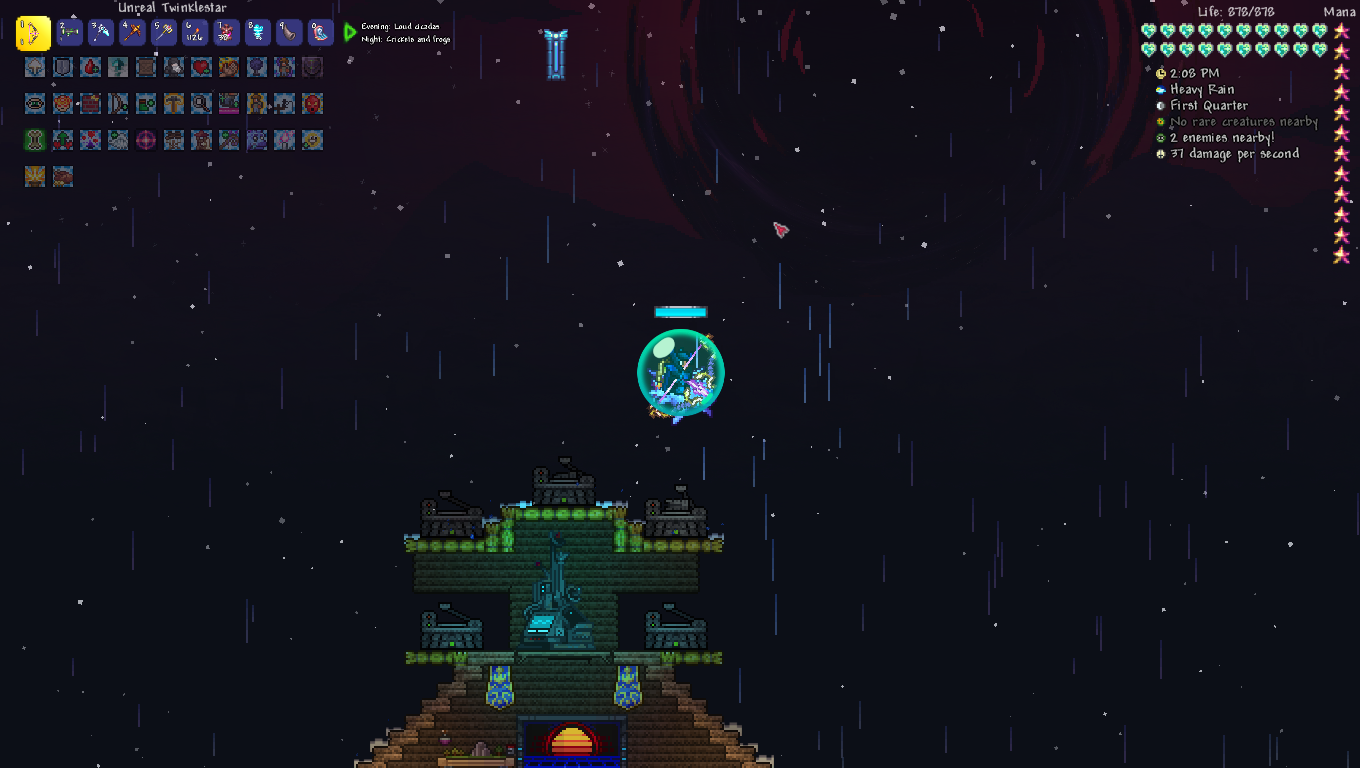The image size is (1360, 768).
Task: Select the orange hamaxe in slot 4
Action: click(132, 33)
